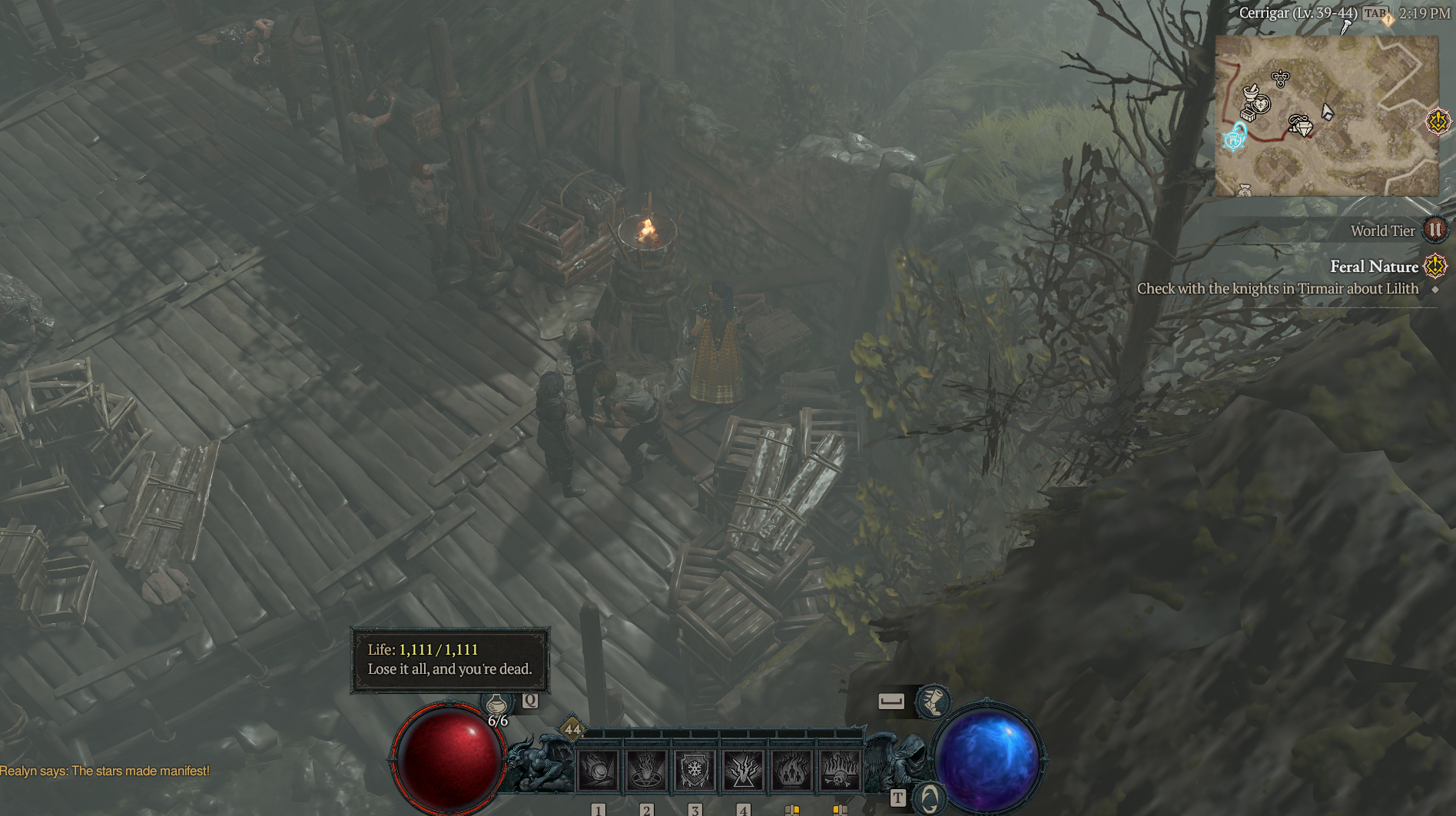This screenshot has width=1456, height=816.
Task: Drink a healing potion
Action: click(x=497, y=703)
